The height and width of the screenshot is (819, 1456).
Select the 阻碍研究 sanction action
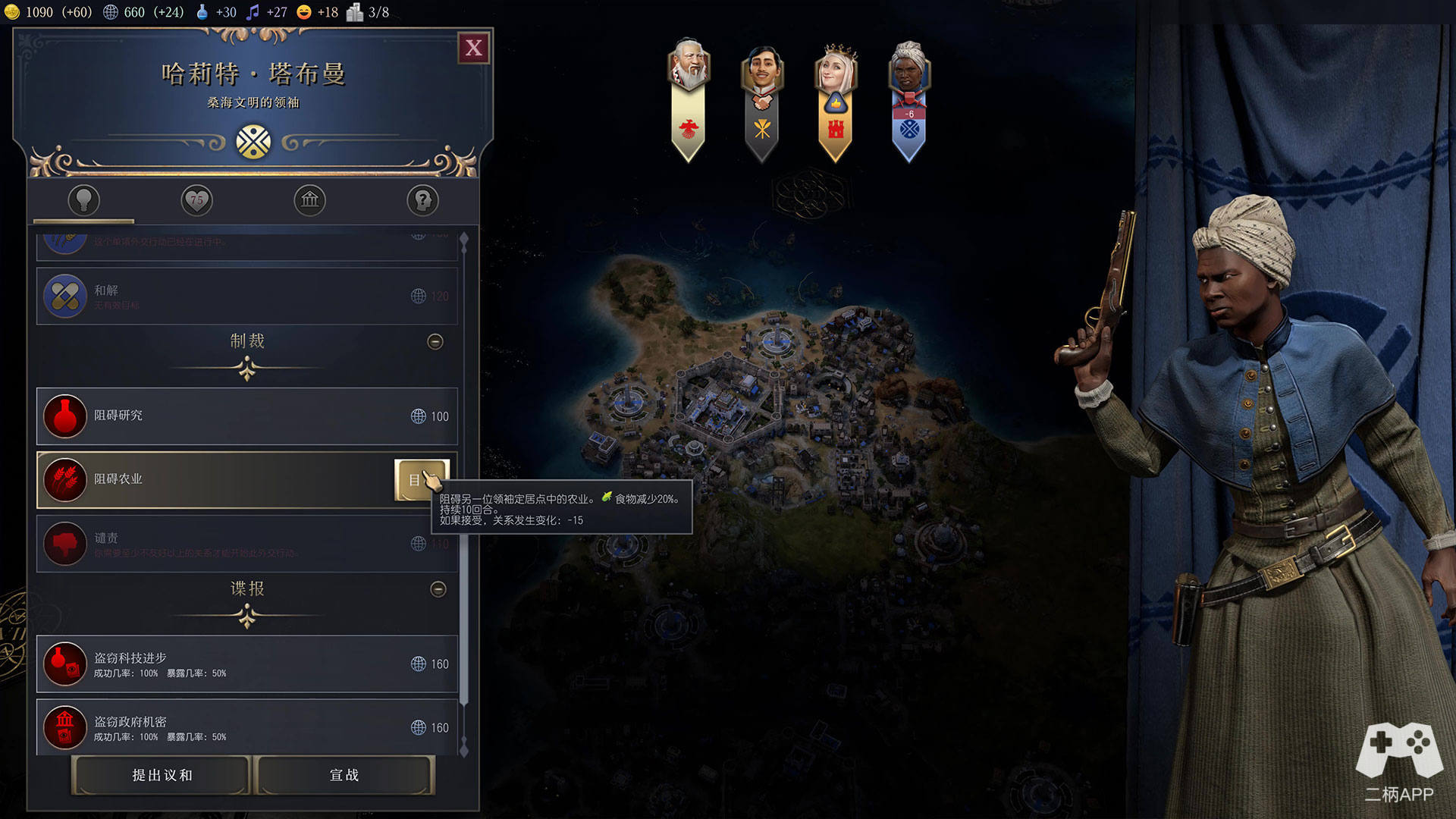[246, 416]
